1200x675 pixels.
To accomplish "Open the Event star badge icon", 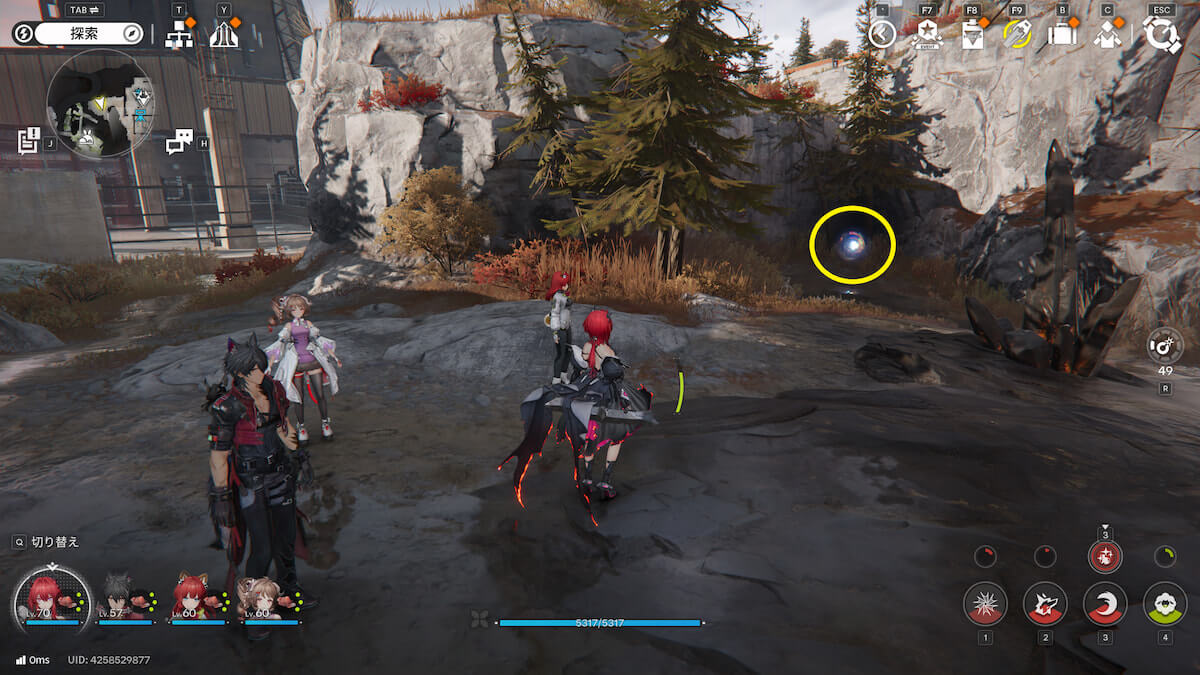I will point(928,34).
